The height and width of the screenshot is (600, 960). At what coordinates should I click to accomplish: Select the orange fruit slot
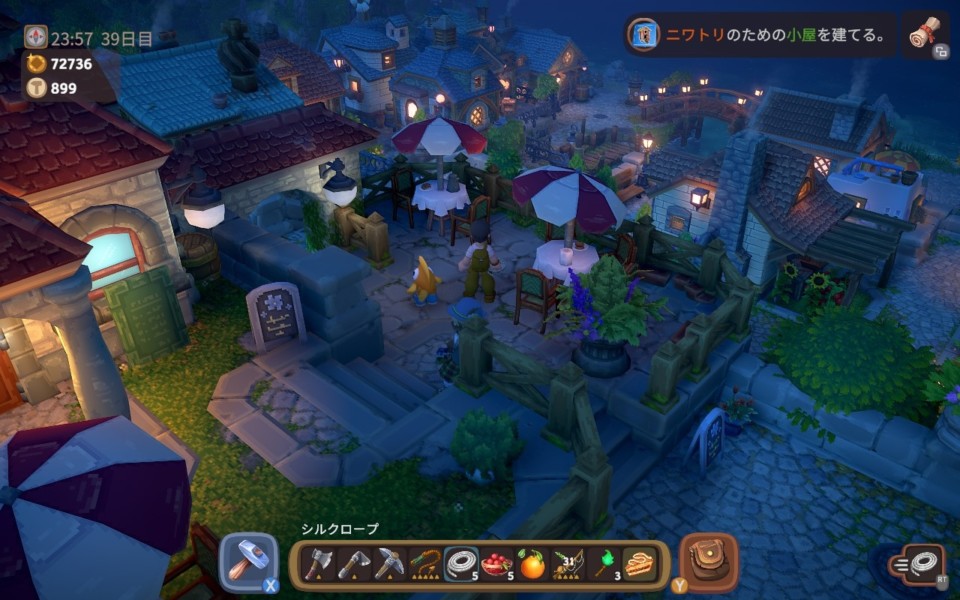[533, 565]
